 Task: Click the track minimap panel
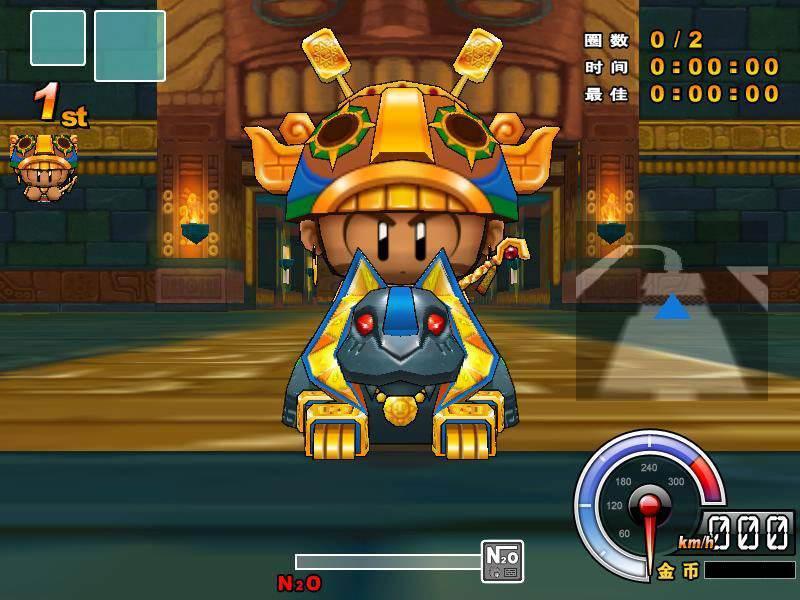pos(671,310)
